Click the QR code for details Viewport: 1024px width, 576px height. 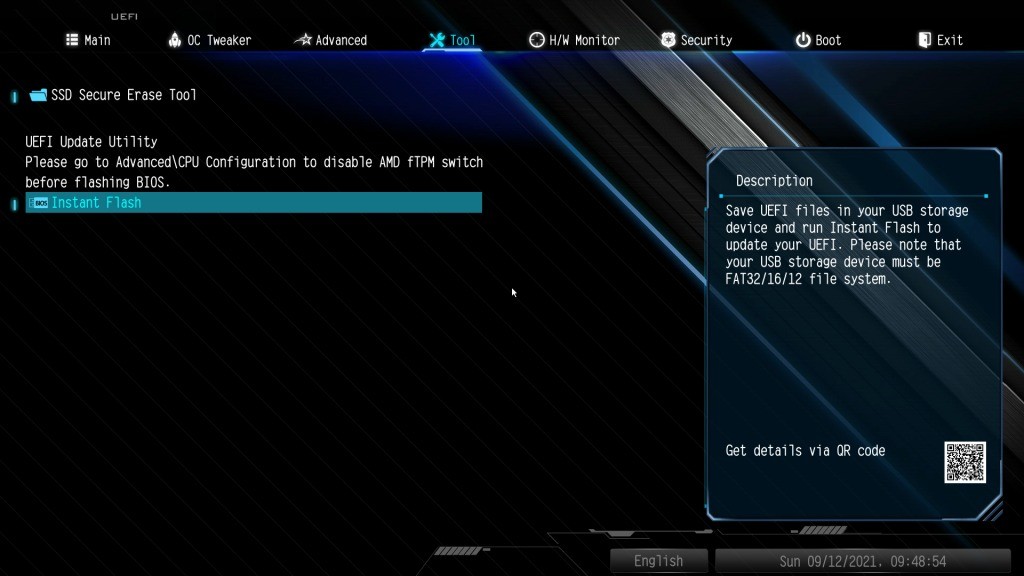pyautogui.click(x=964, y=462)
